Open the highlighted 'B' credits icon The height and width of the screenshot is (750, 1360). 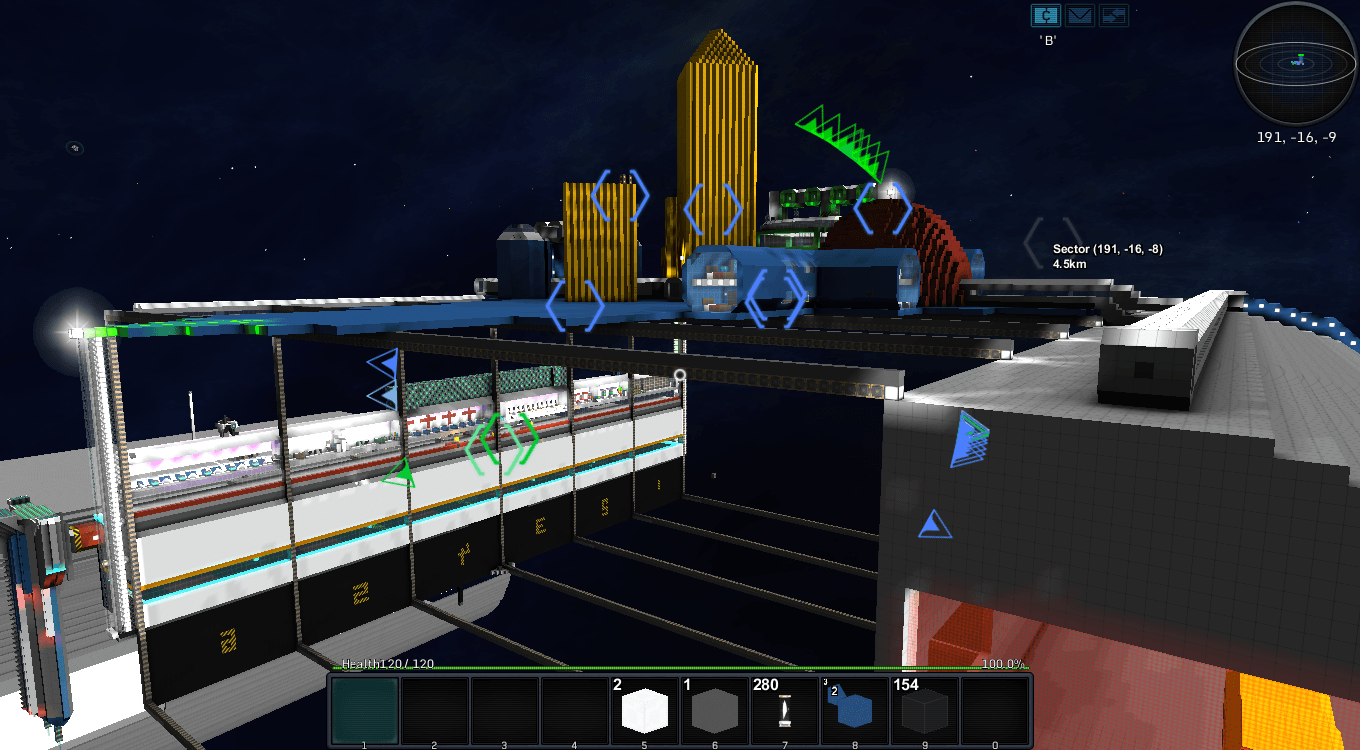click(x=1046, y=15)
